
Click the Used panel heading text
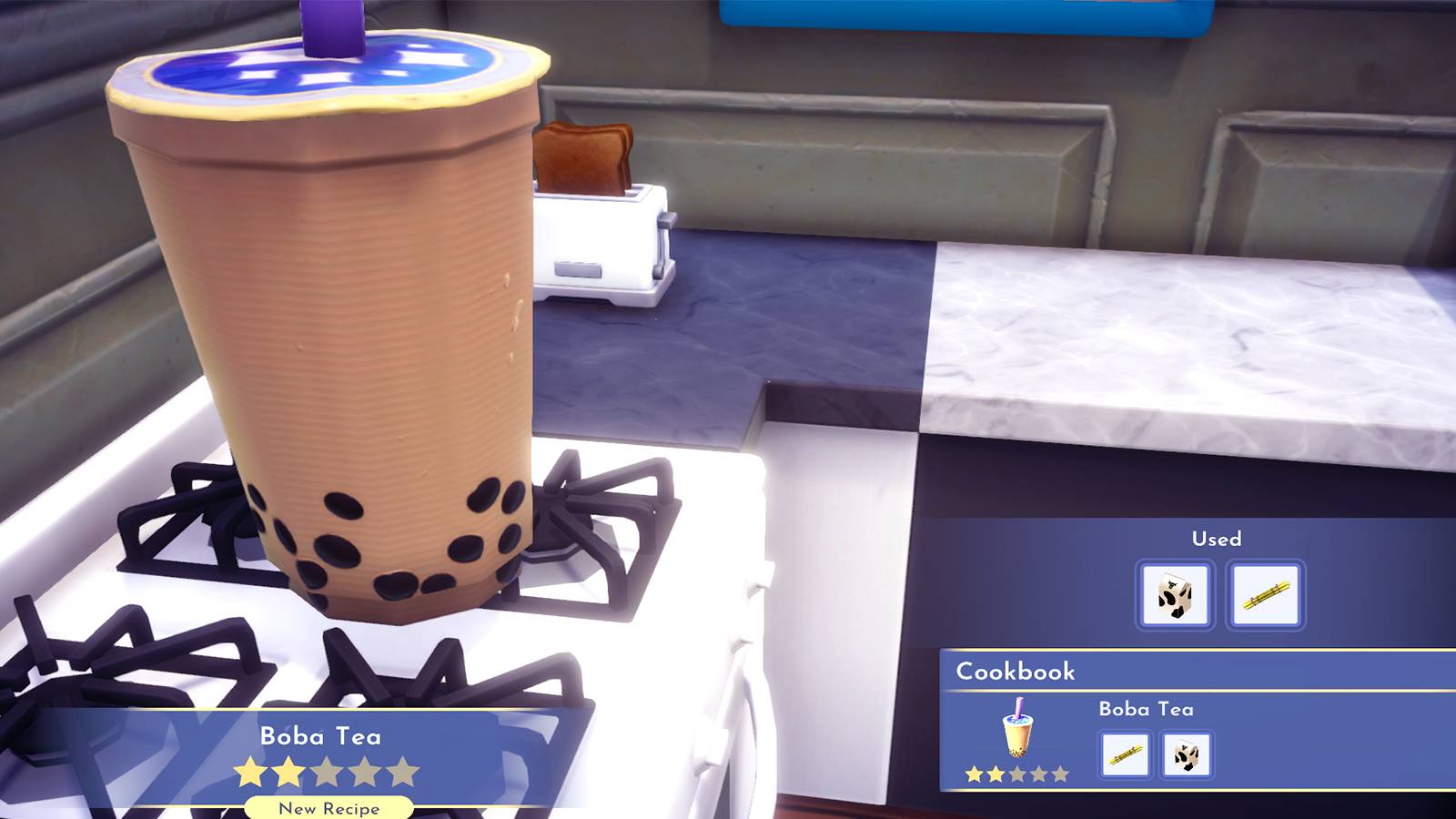(x=1217, y=539)
